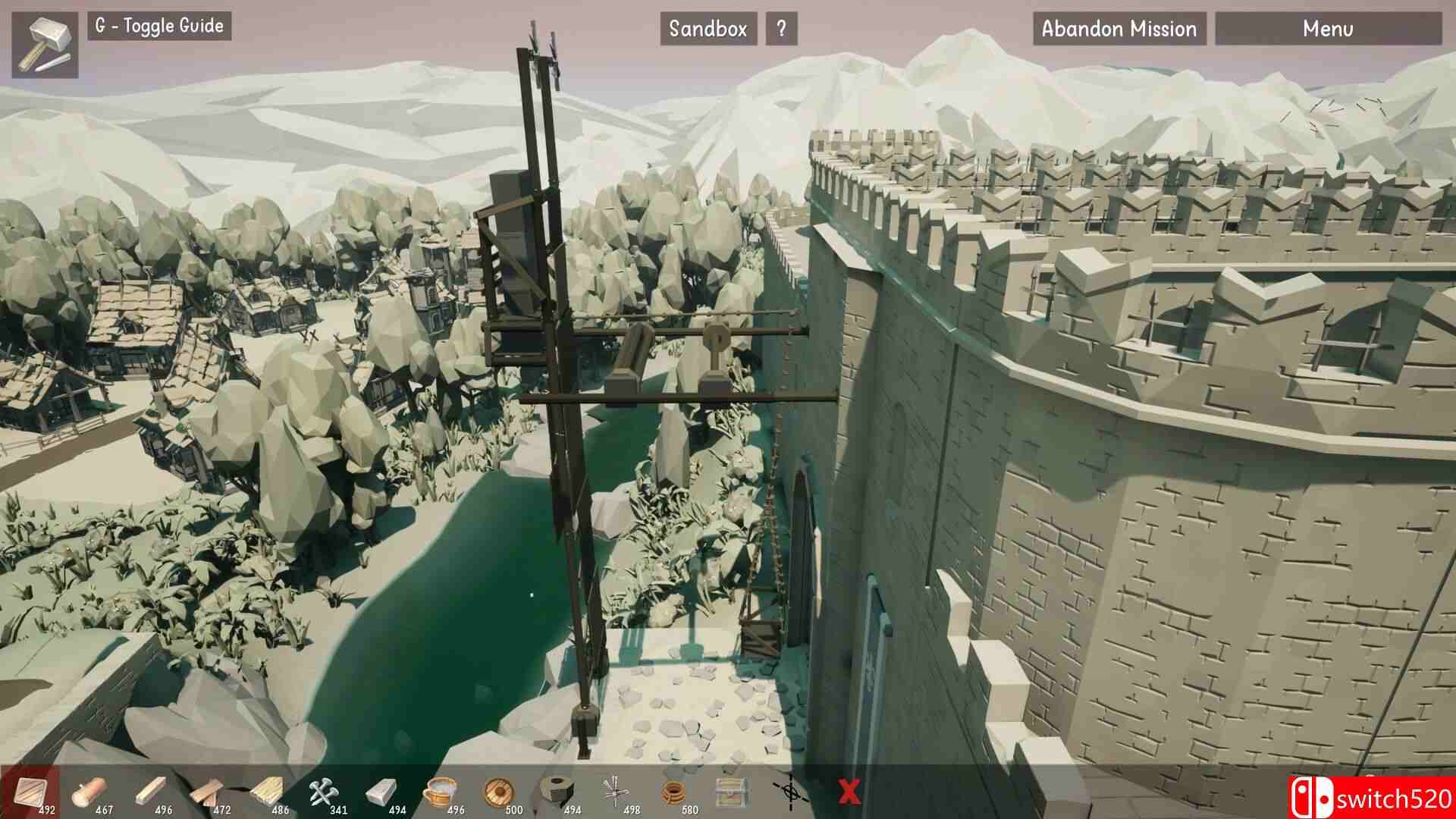Select the rope coil showing 580
The image size is (1456, 819).
coord(673,789)
